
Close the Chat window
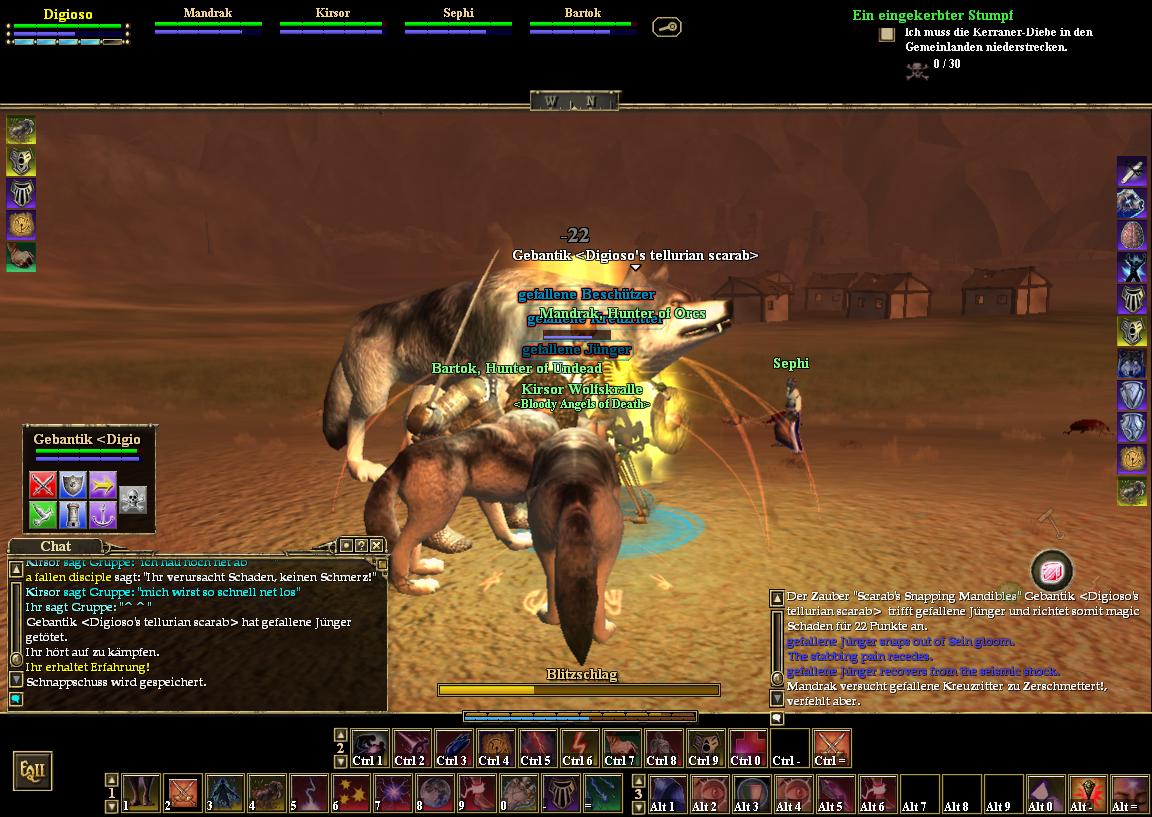[376, 545]
